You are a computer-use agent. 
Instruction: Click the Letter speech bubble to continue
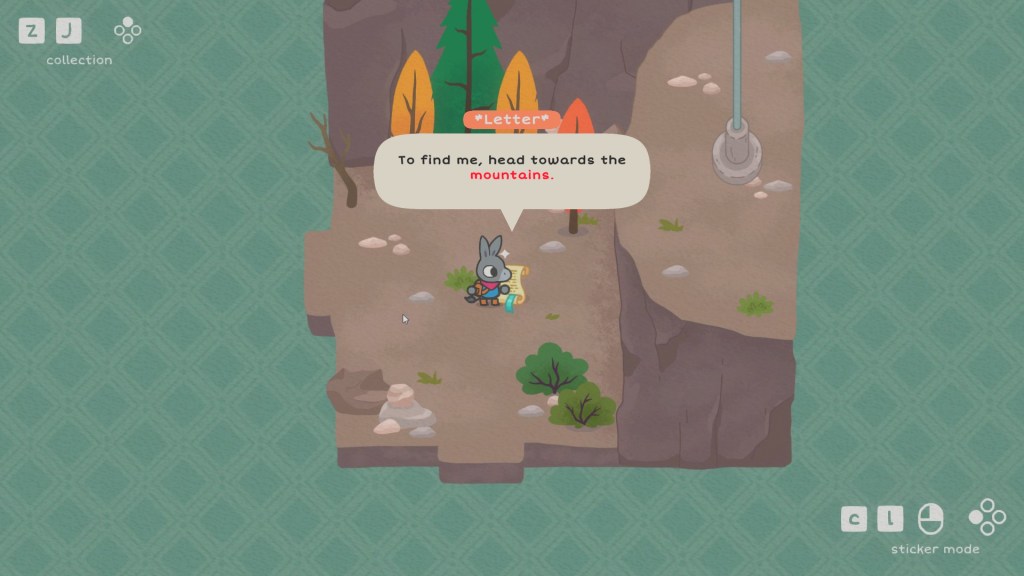(511, 169)
